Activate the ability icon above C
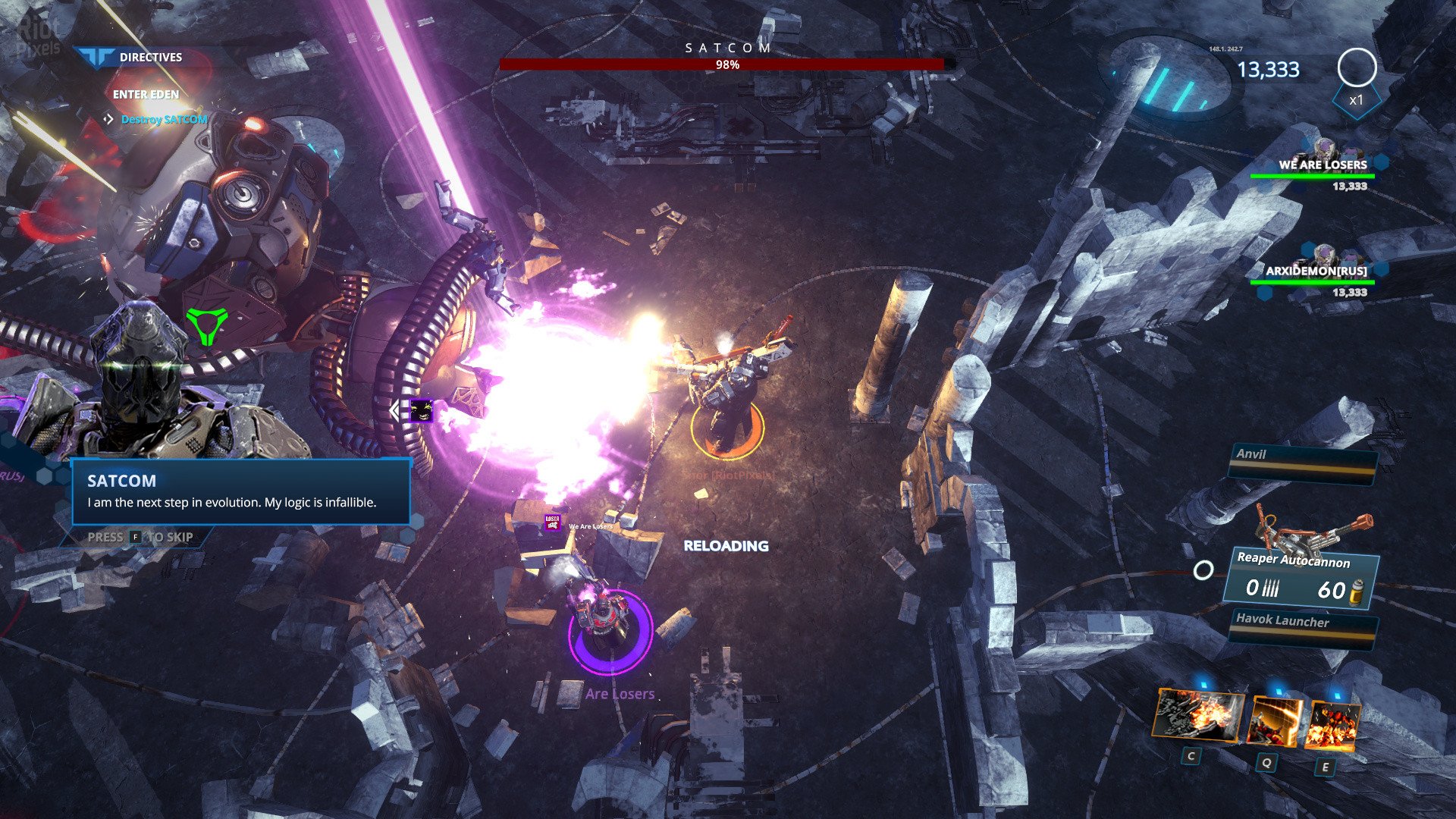 1198,715
